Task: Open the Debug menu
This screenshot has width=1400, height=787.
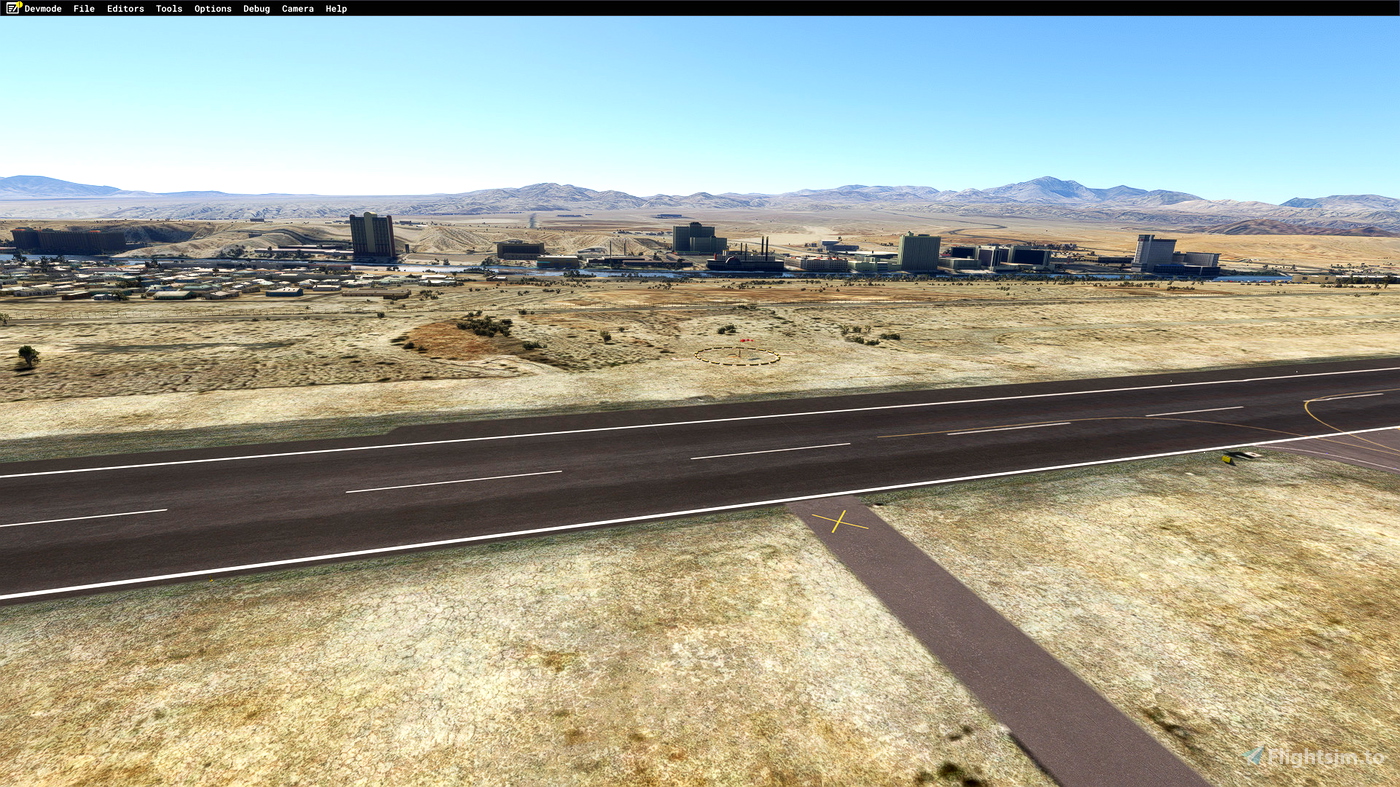Action: tap(256, 8)
